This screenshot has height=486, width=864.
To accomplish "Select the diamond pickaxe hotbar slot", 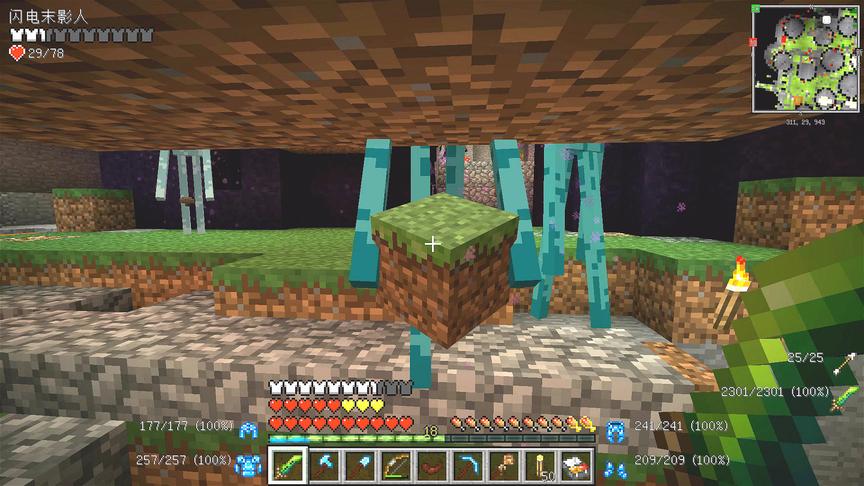I will click(324, 465).
